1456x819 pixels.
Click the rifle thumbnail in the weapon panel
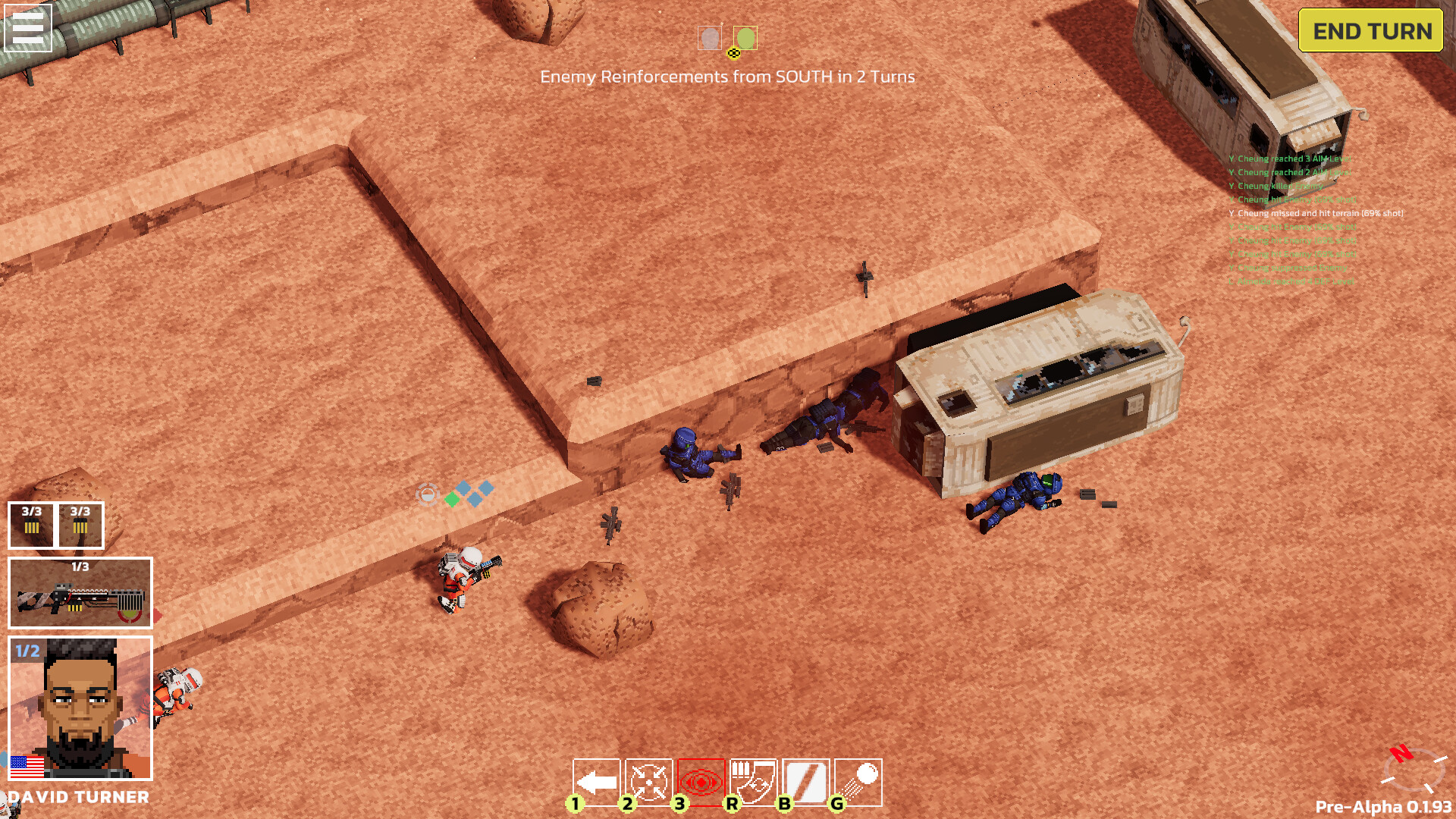[78, 599]
